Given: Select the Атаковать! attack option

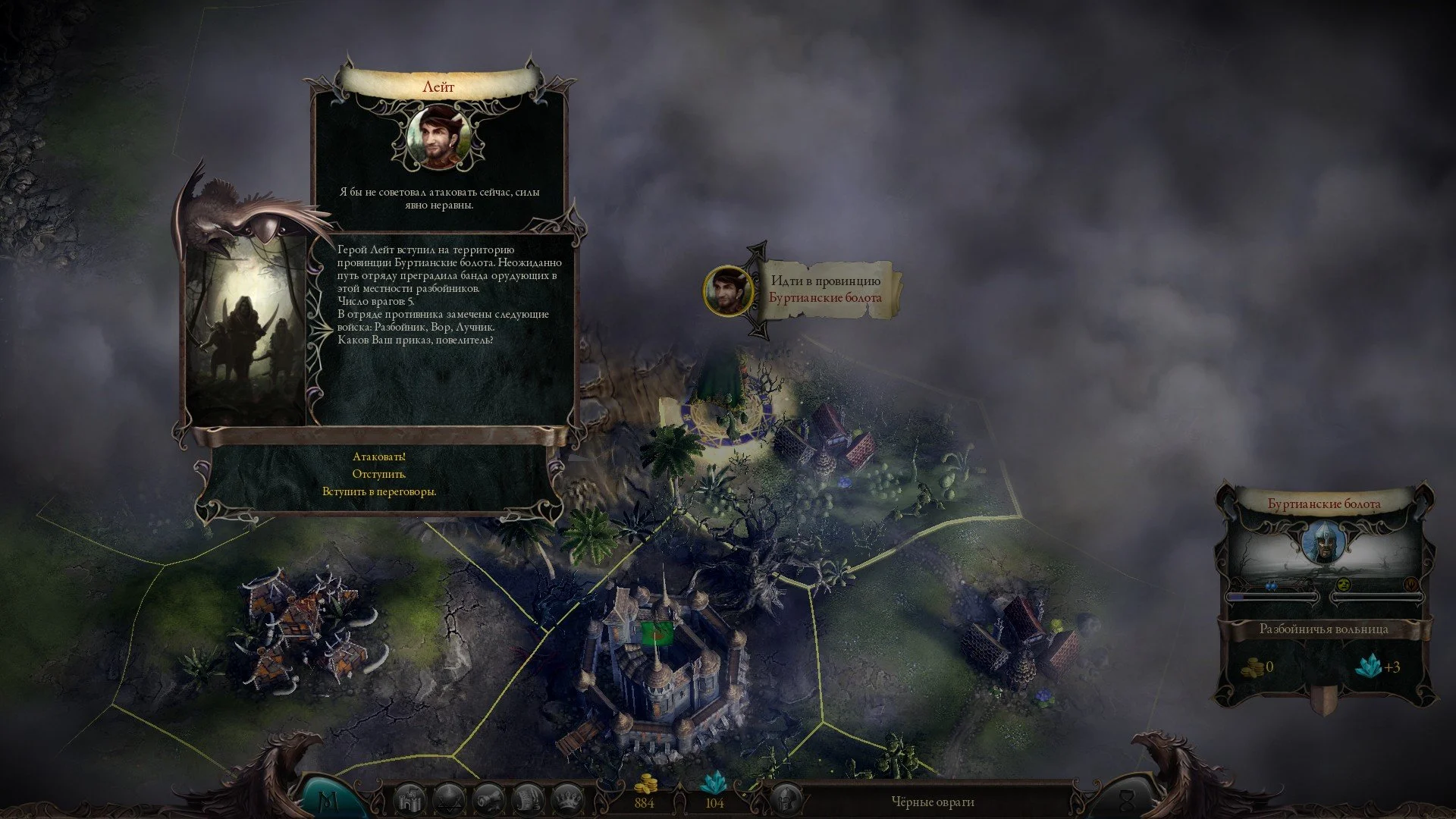Looking at the screenshot, I should 379,457.
